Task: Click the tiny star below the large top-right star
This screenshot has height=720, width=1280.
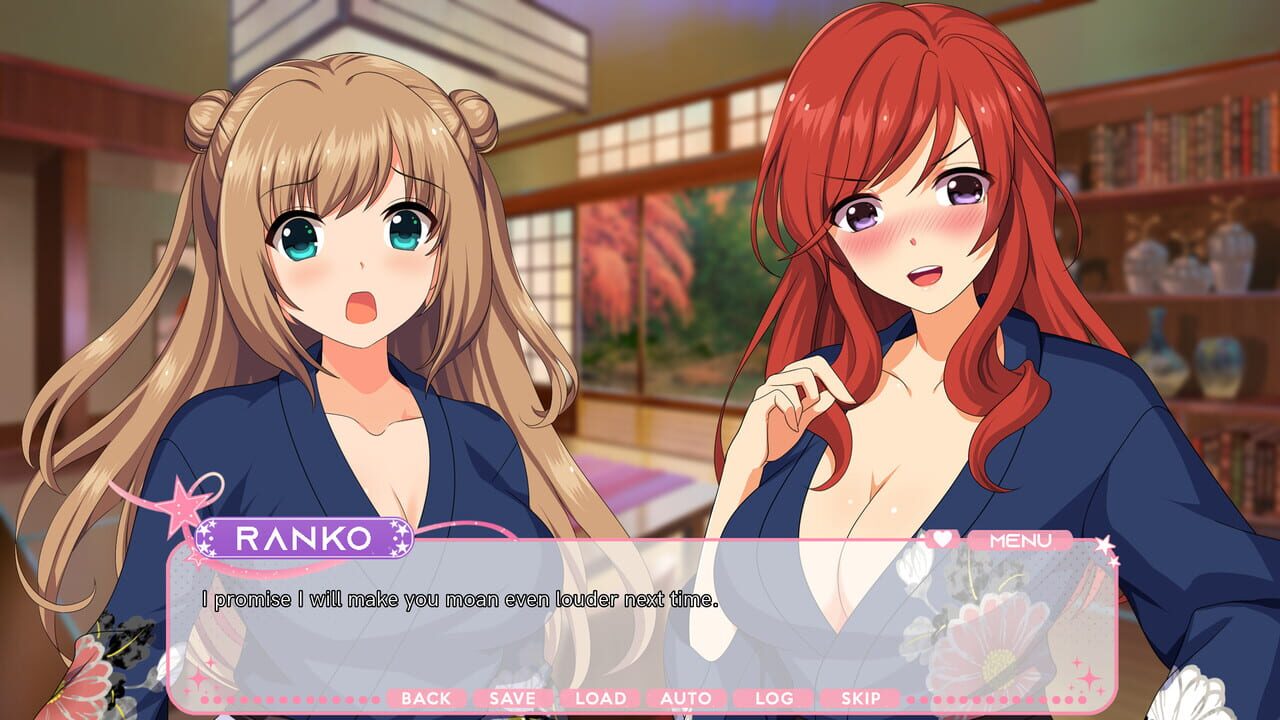Action: 1113,562
